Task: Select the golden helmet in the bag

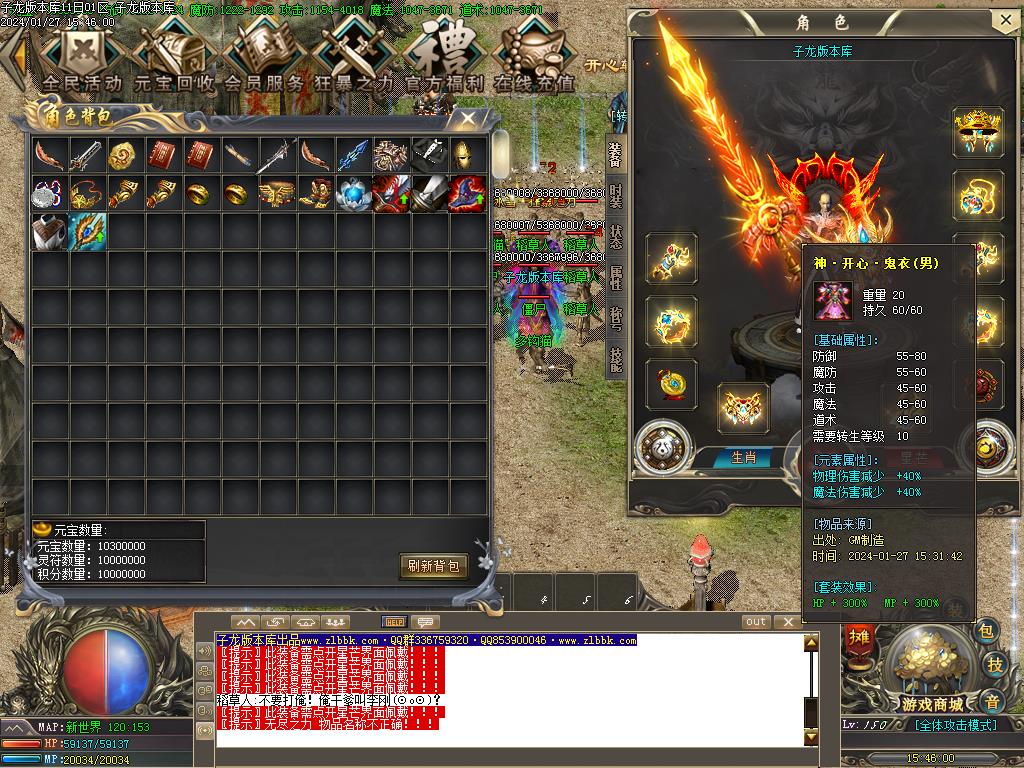Action: click(x=468, y=155)
